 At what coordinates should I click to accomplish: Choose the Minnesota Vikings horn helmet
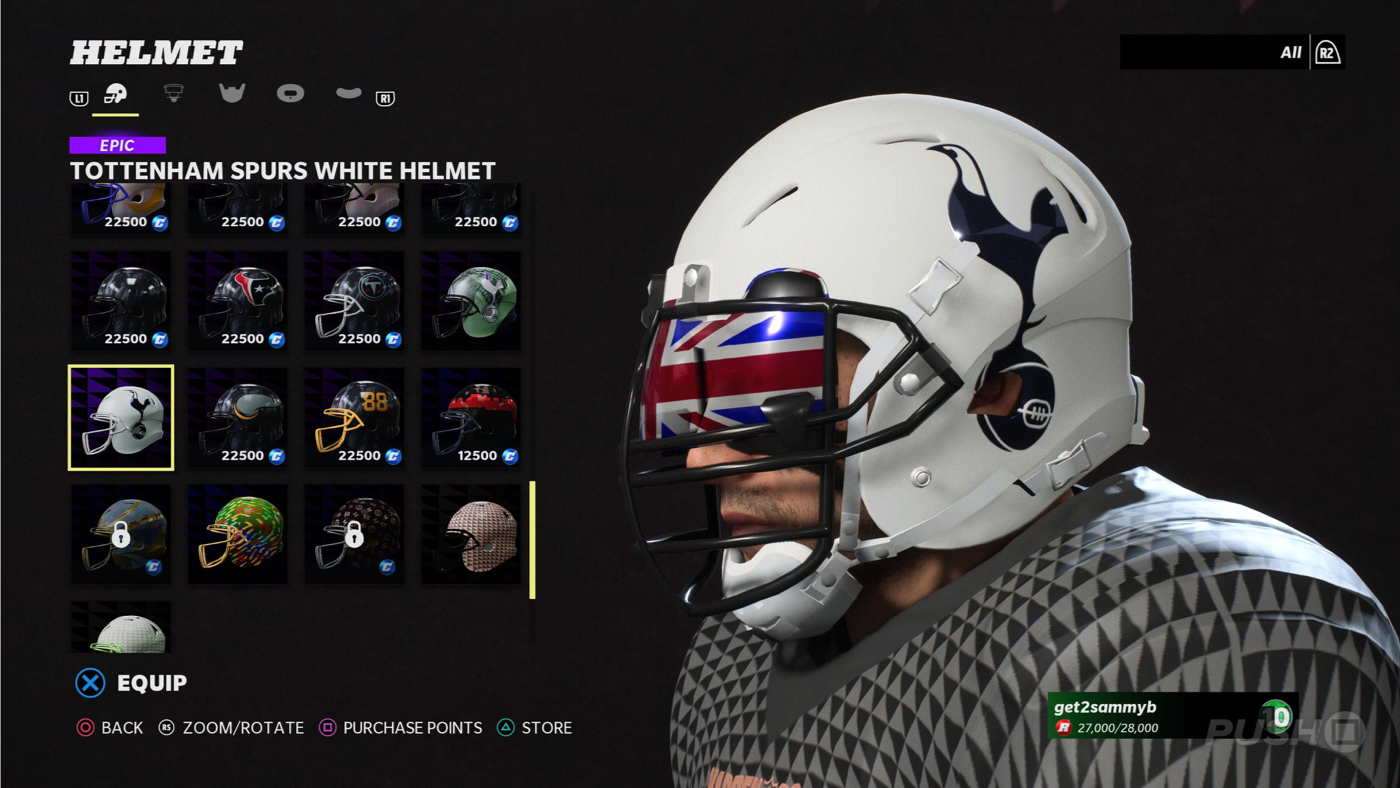click(x=238, y=417)
